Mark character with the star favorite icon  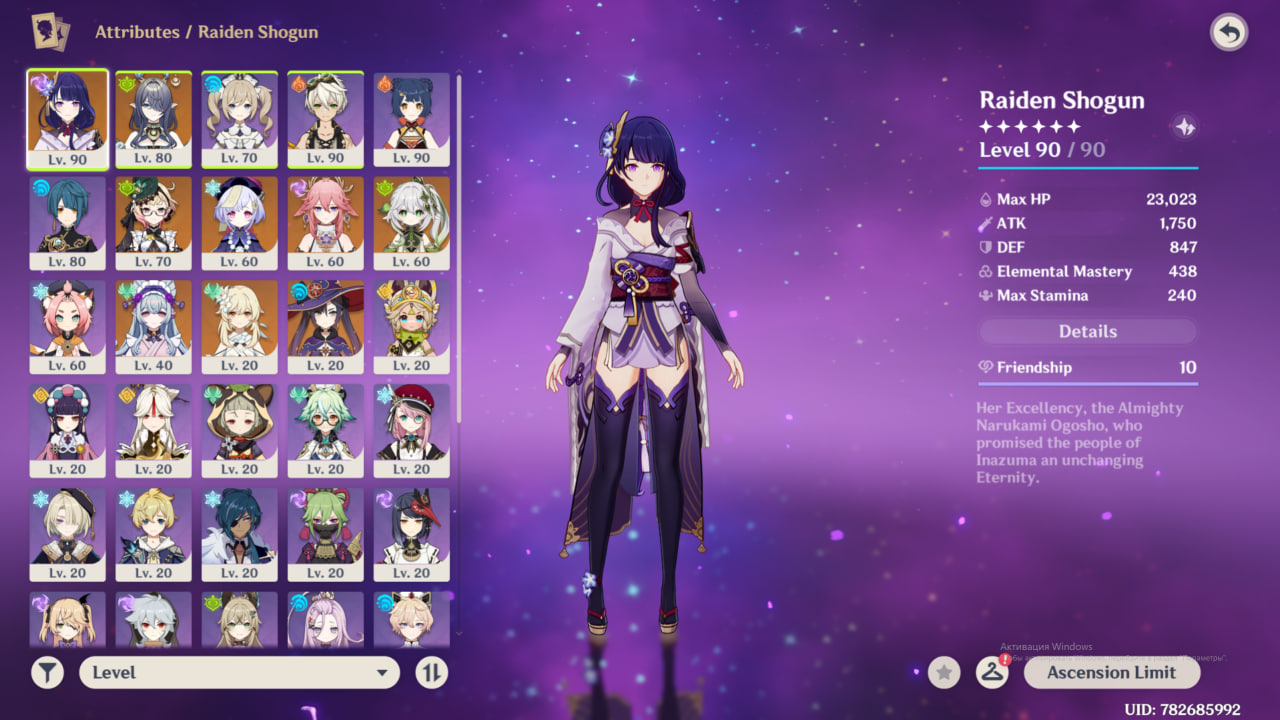pyautogui.click(x=944, y=672)
